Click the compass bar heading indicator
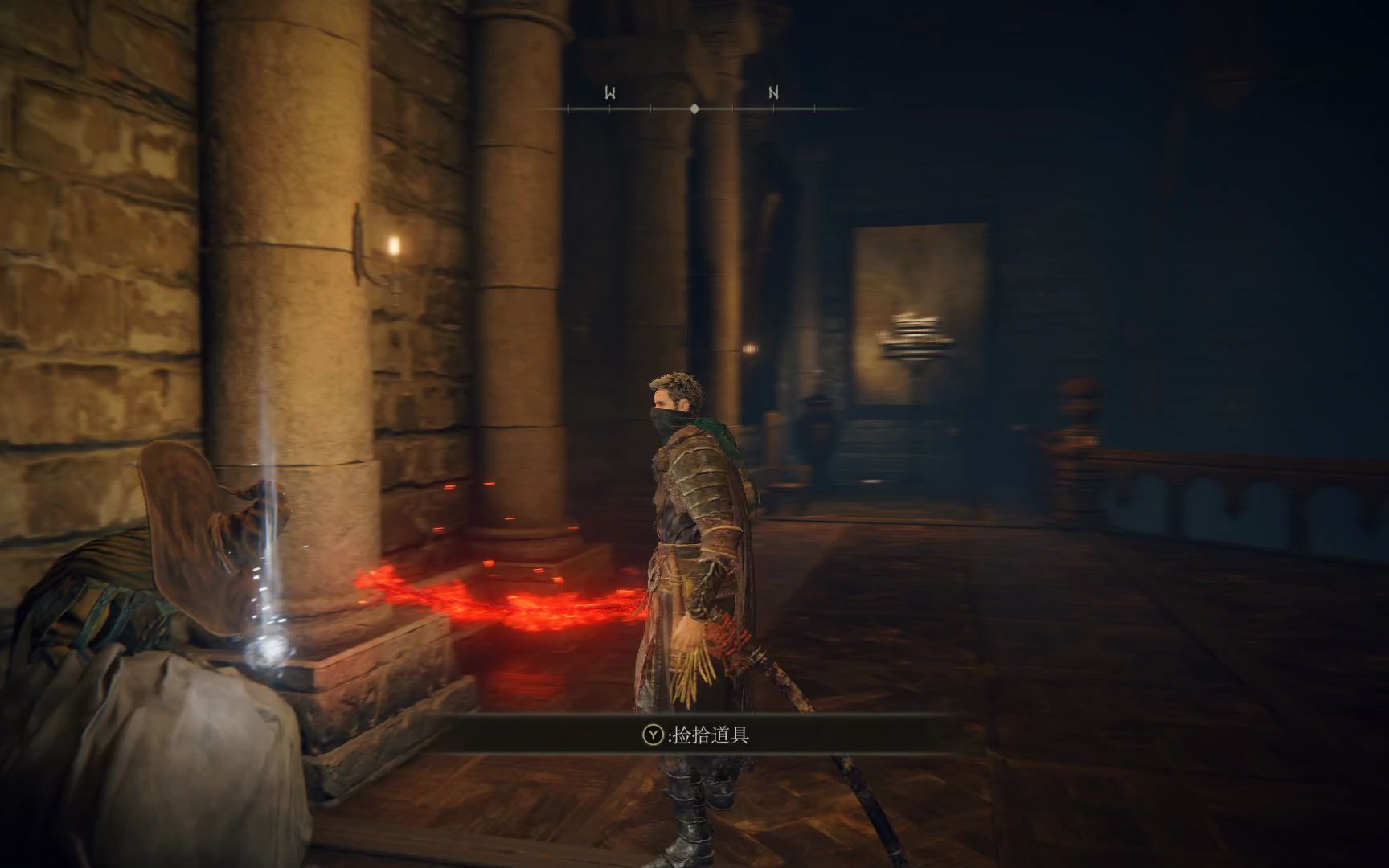The image size is (1389, 868). [694, 108]
